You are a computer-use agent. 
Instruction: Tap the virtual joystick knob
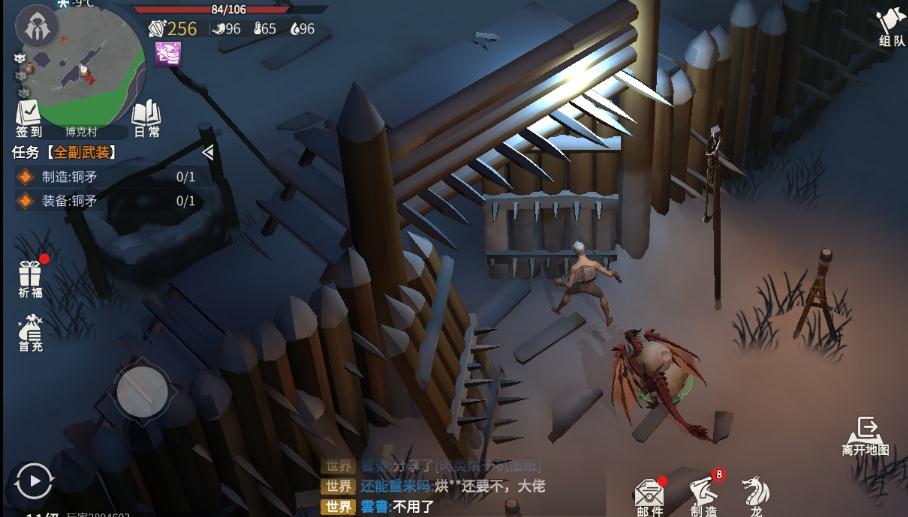142,391
